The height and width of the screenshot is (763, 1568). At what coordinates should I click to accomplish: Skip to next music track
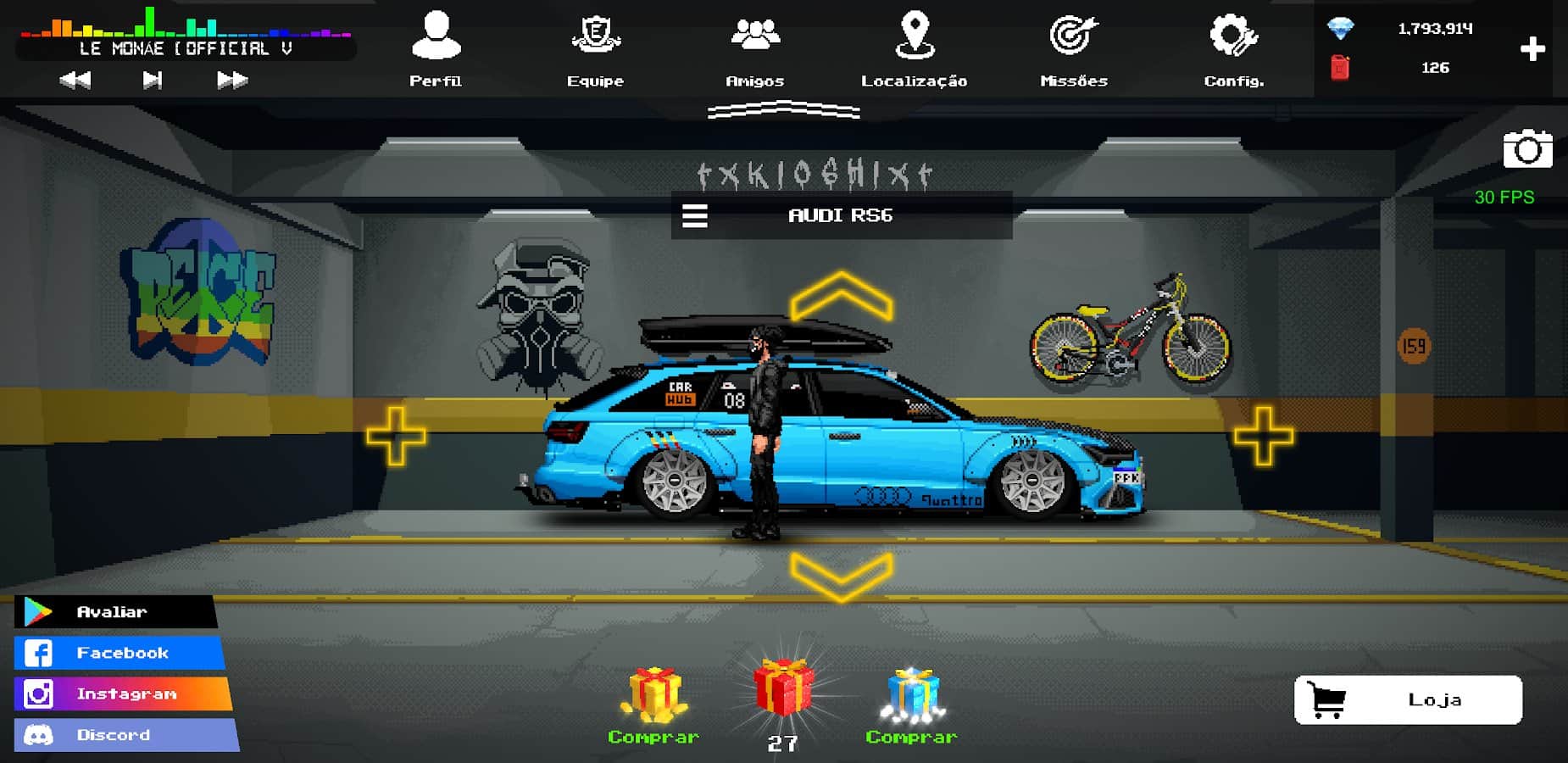point(231,80)
